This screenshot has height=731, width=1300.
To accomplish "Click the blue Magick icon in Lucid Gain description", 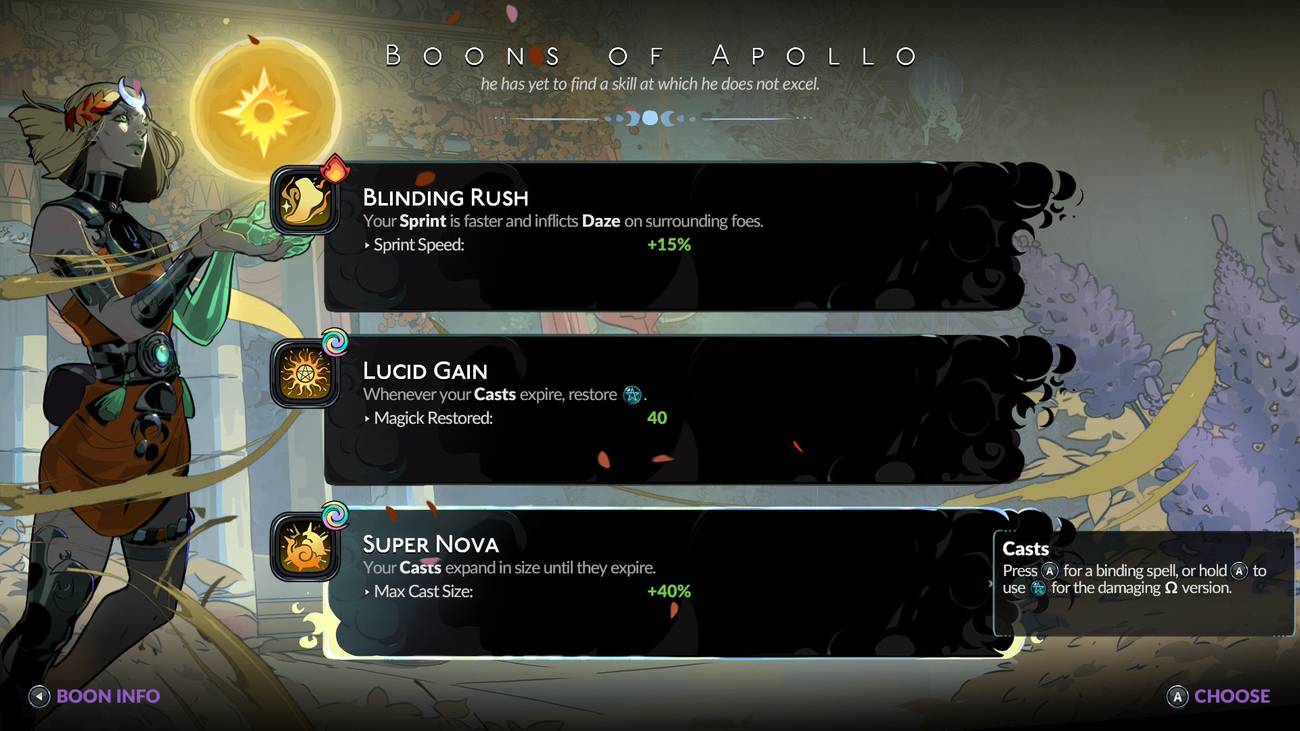I will [631, 394].
